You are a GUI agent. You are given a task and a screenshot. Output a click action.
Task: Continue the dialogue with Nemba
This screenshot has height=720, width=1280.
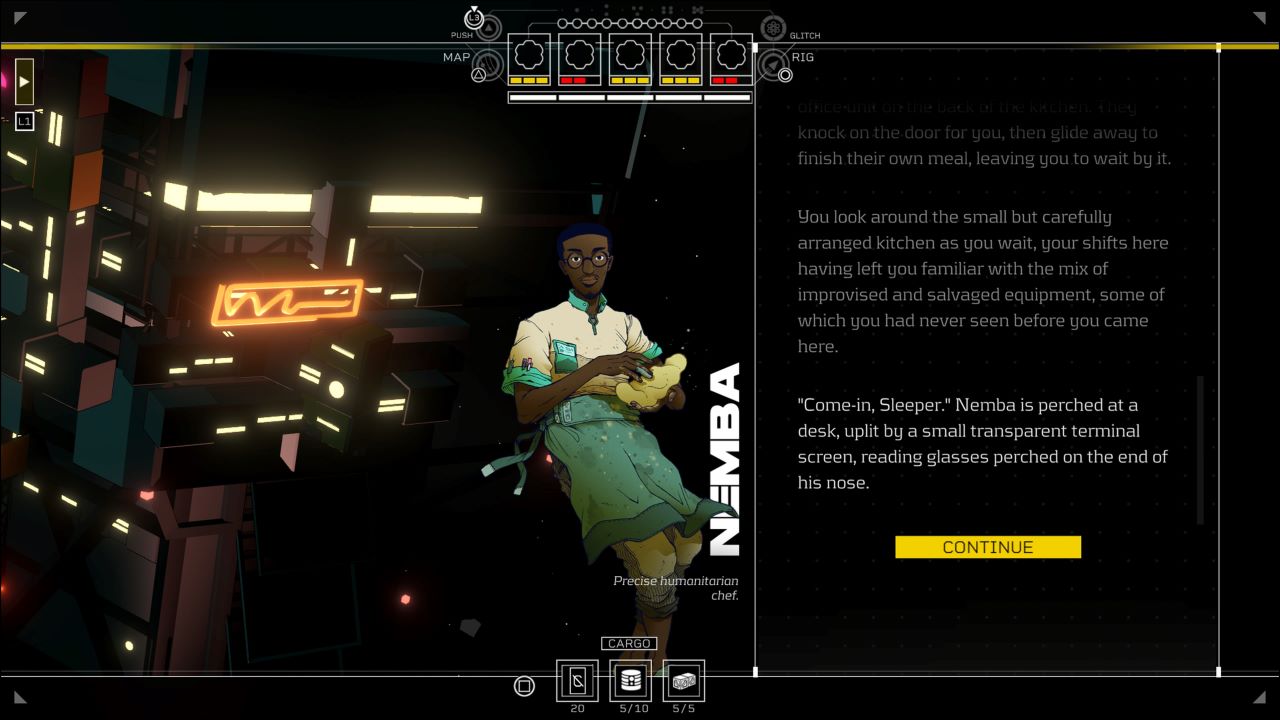[987, 547]
